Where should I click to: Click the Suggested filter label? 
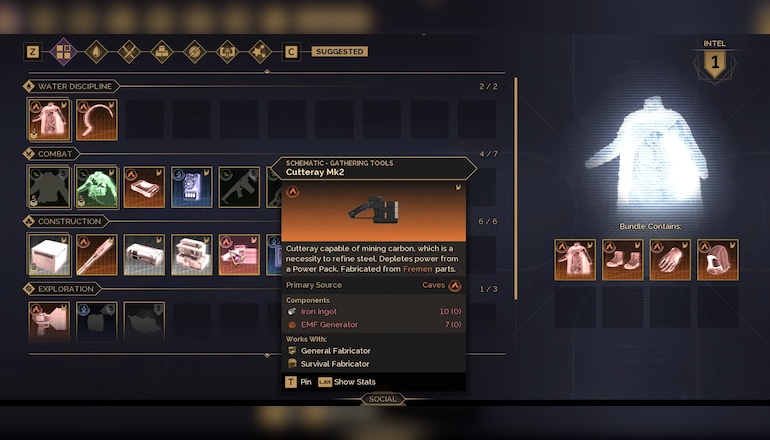pos(340,52)
